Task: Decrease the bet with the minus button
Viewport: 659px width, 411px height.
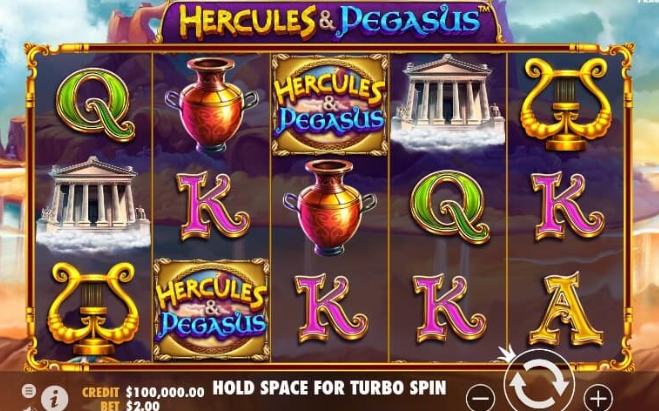Action: [481, 396]
